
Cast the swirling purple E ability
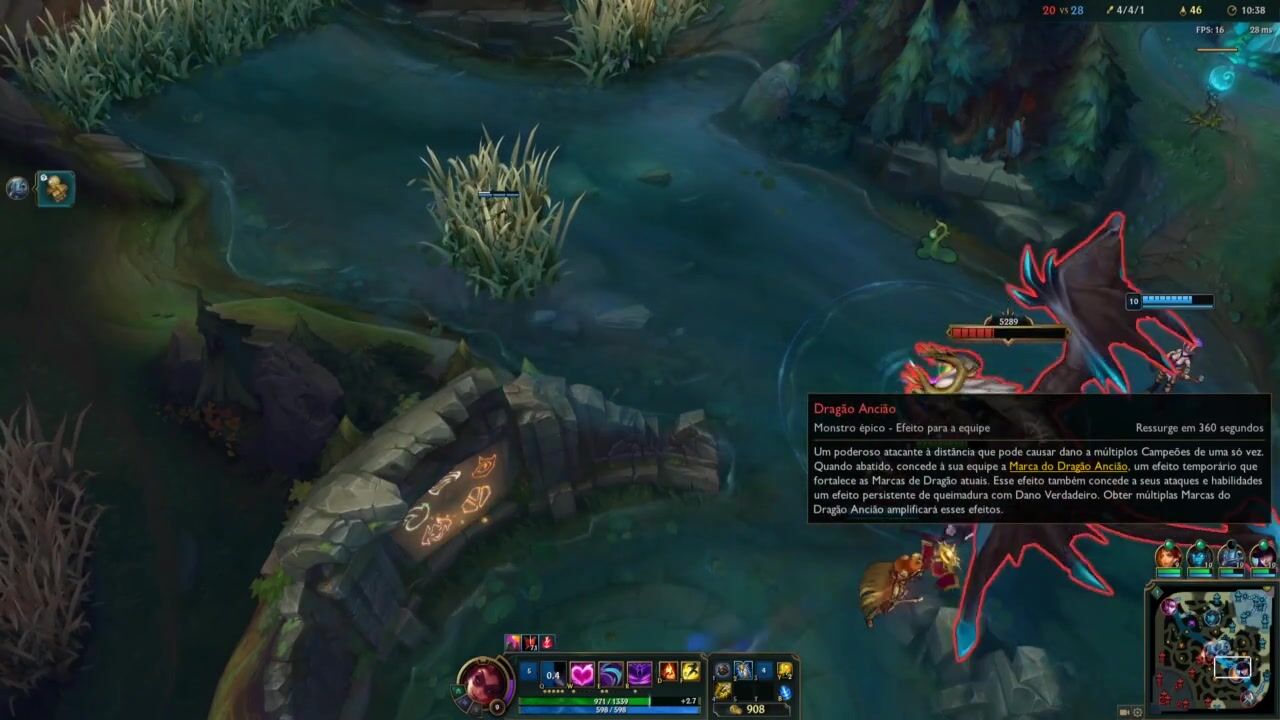click(x=610, y=674)
